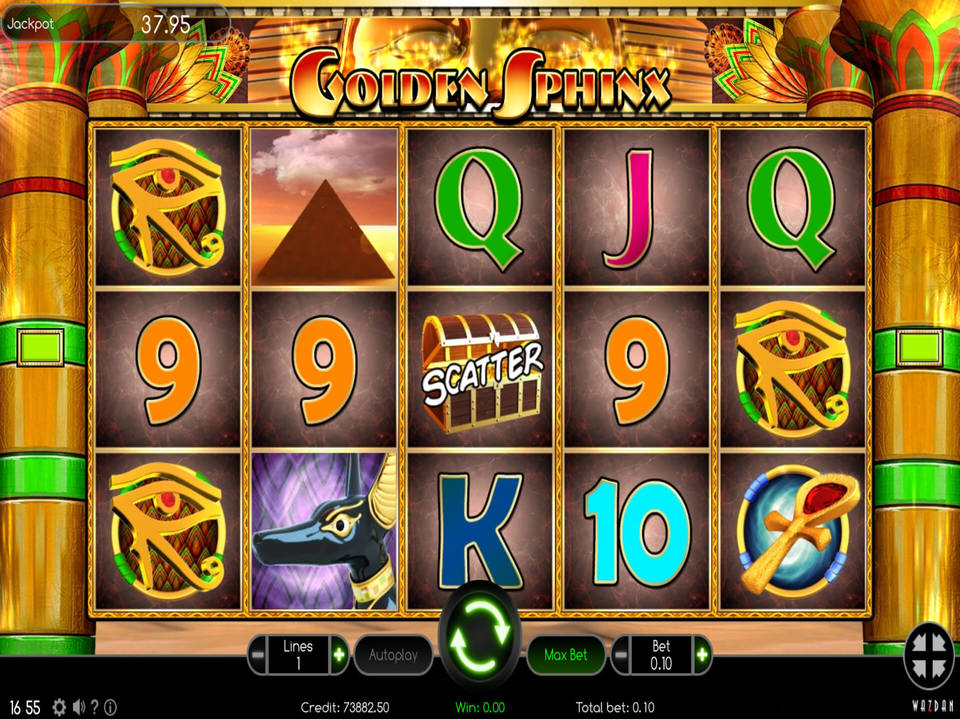Open help with the question mark icon
This screenshot has width=960, height=719.
(95, 708)
